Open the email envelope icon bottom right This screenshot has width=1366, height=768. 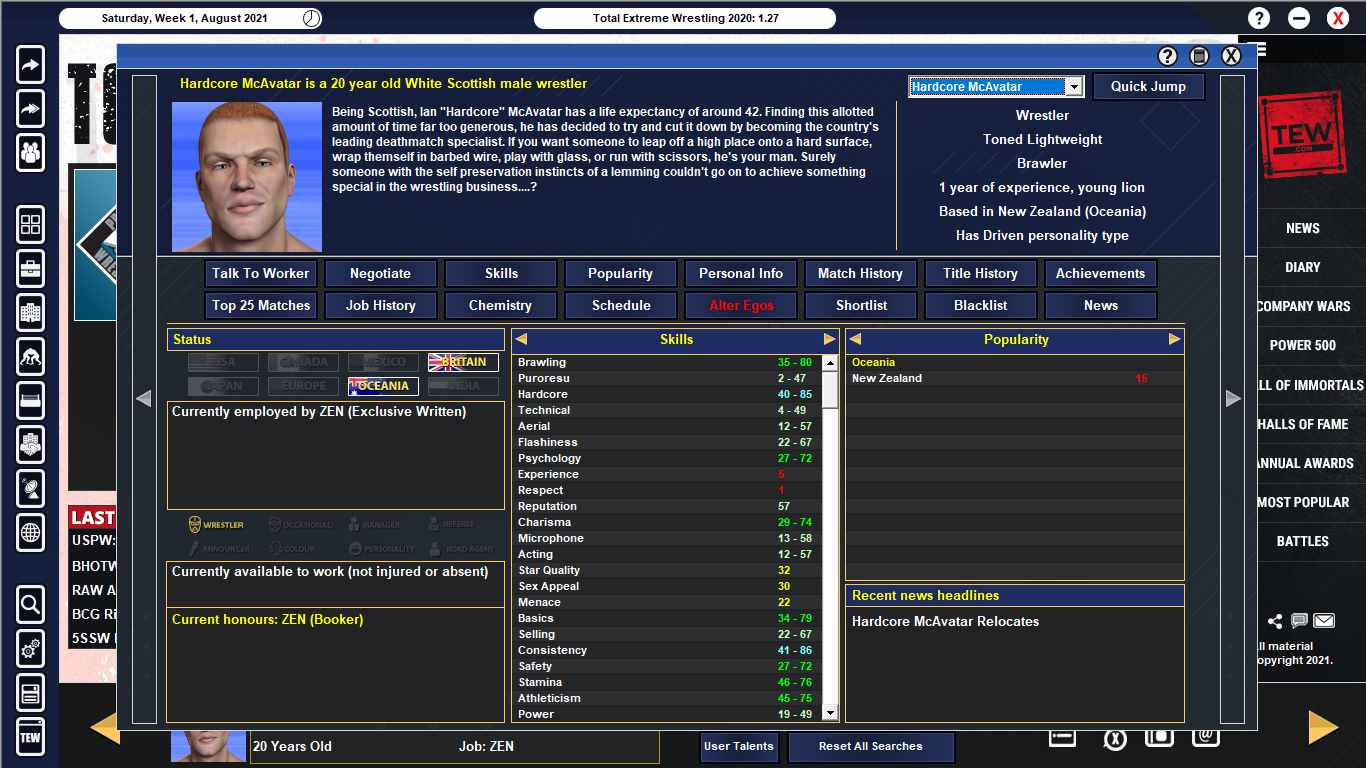(1323, 620)
